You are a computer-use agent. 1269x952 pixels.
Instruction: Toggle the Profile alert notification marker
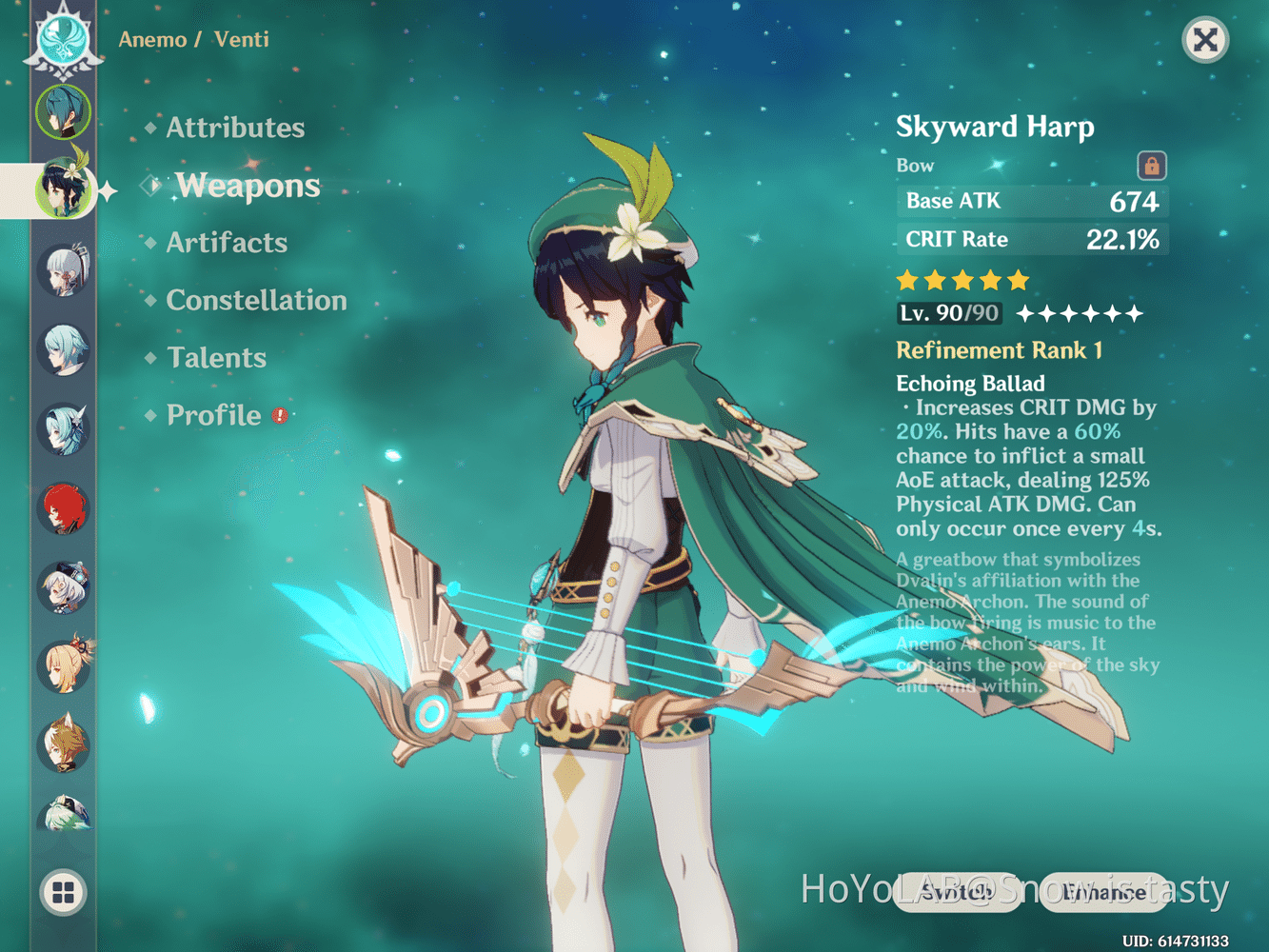click(278, 416)
